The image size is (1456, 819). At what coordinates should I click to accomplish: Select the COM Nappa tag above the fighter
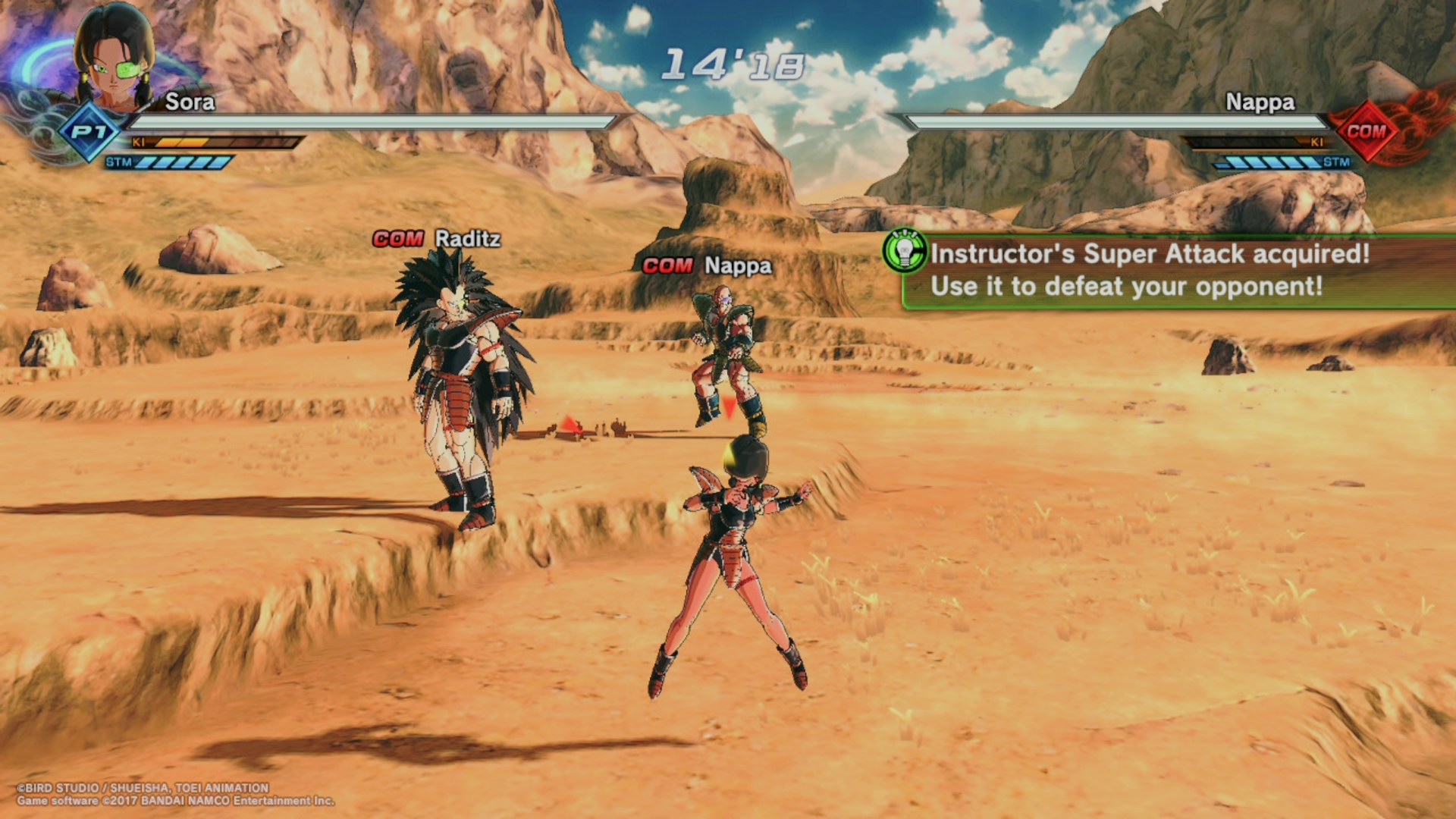click(x=707, y=265)
